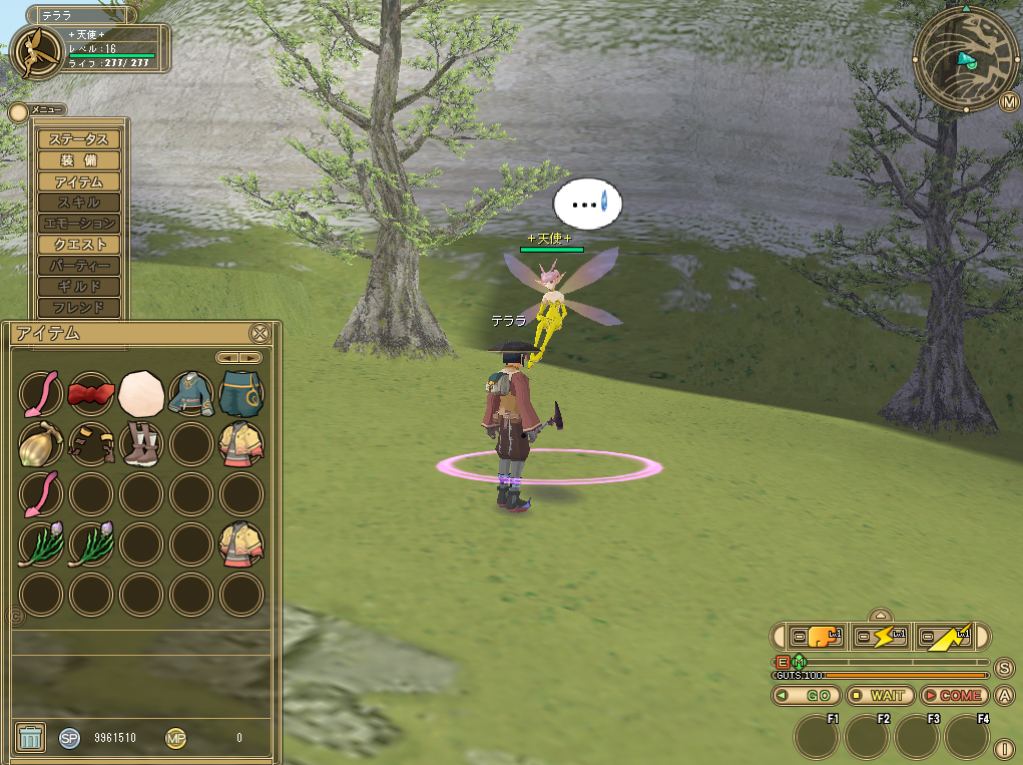1023x765 pixels.
Task: Open the エモーション (Emotion) menu entry
Action: (x=78, y=224)
